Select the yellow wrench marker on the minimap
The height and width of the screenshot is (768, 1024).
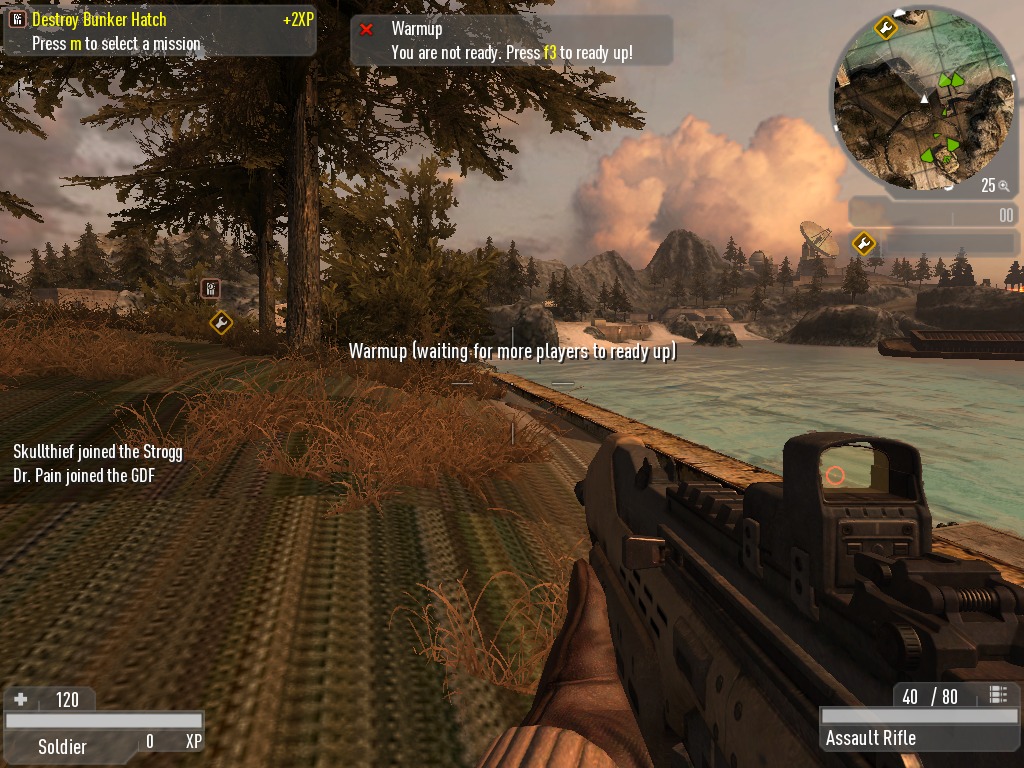885,27
